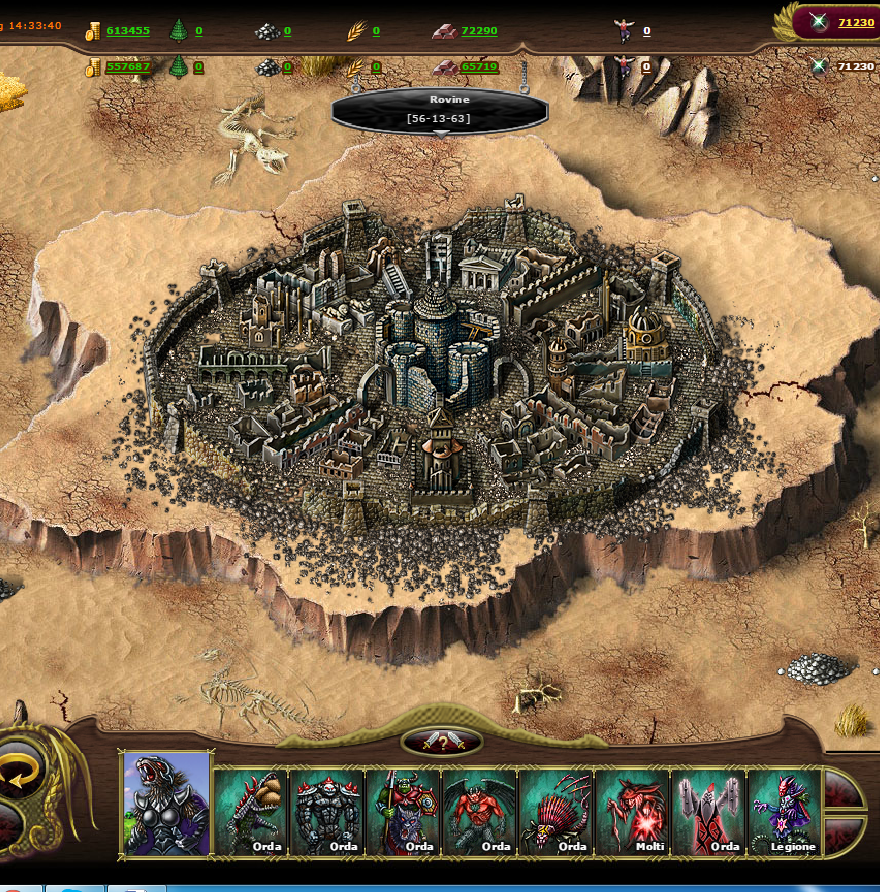Choose the lizard beast Orda unit
Viewport: 880px width, 892px height.
[x=252, y=812]
